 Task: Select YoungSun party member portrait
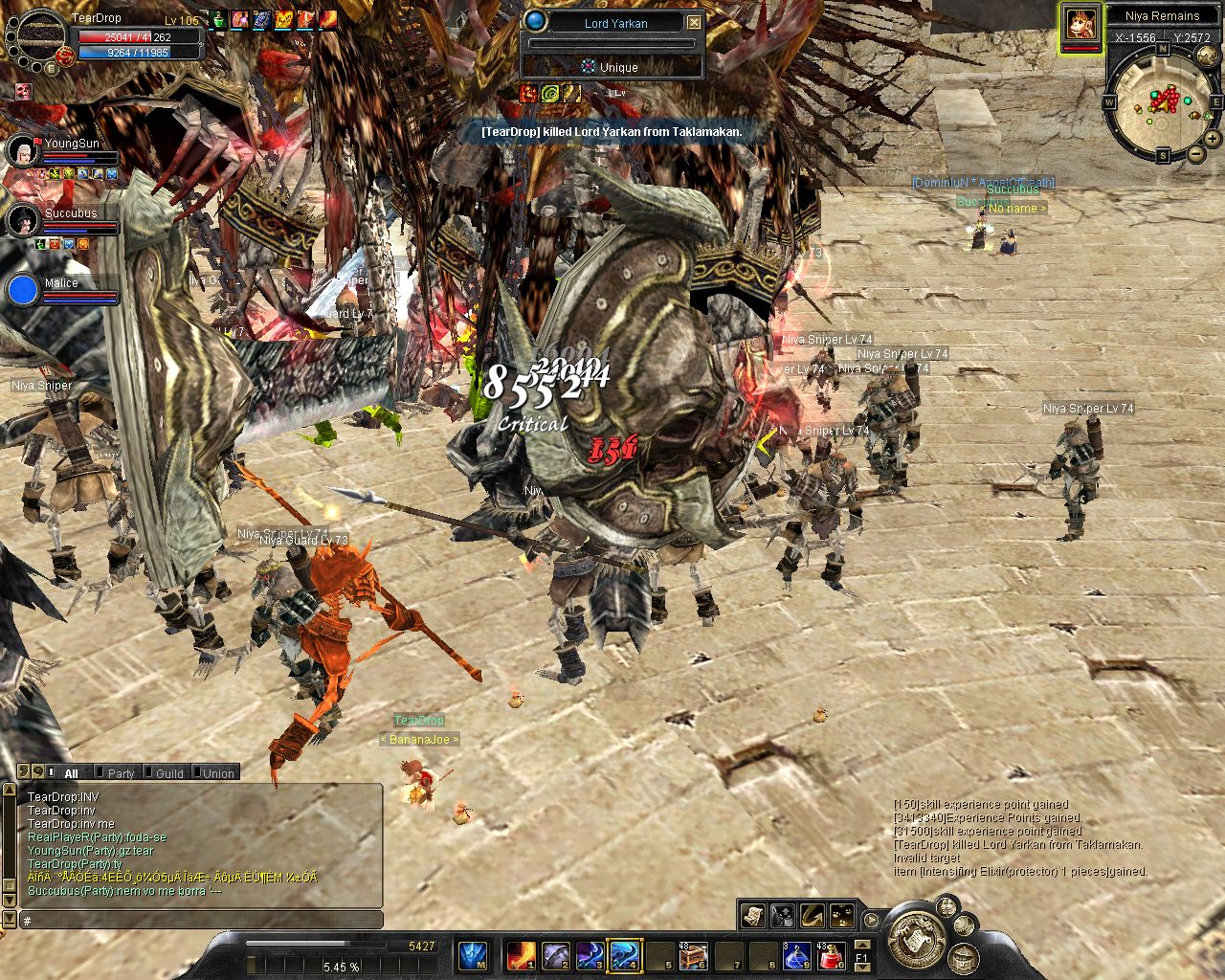tap(21, 150)
